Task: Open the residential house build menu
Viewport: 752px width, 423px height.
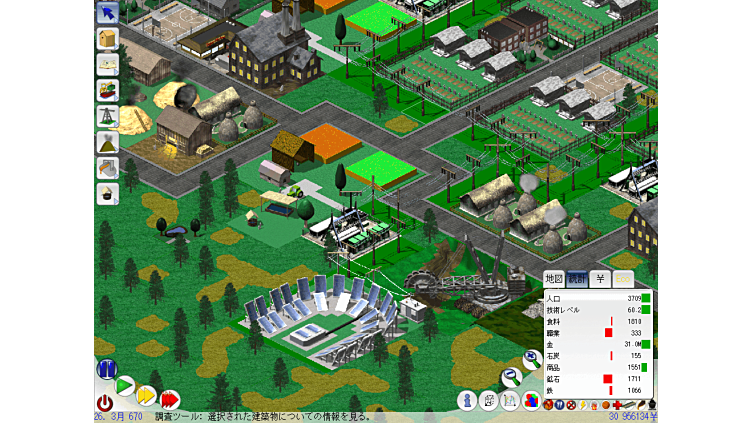Action: (x=107, y=39)
